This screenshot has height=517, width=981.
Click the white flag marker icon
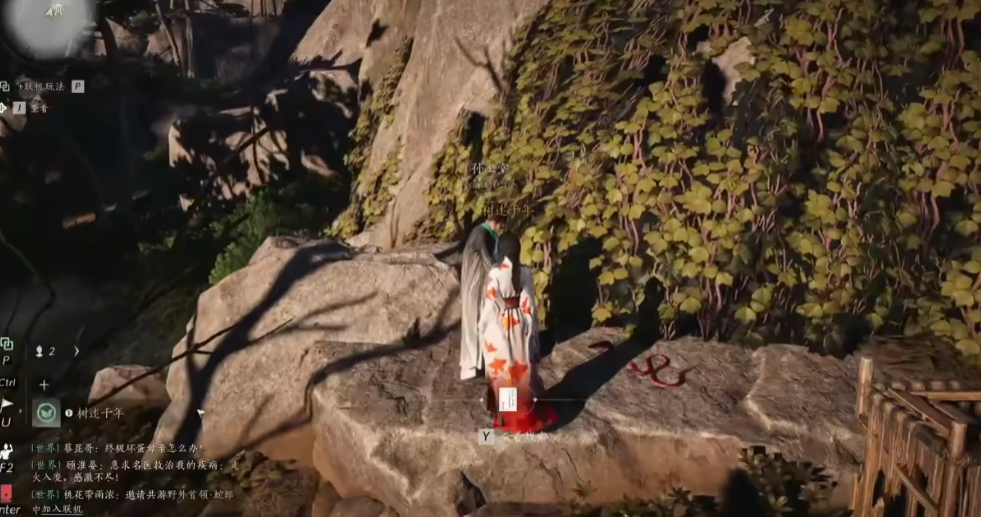coord(6,405)
